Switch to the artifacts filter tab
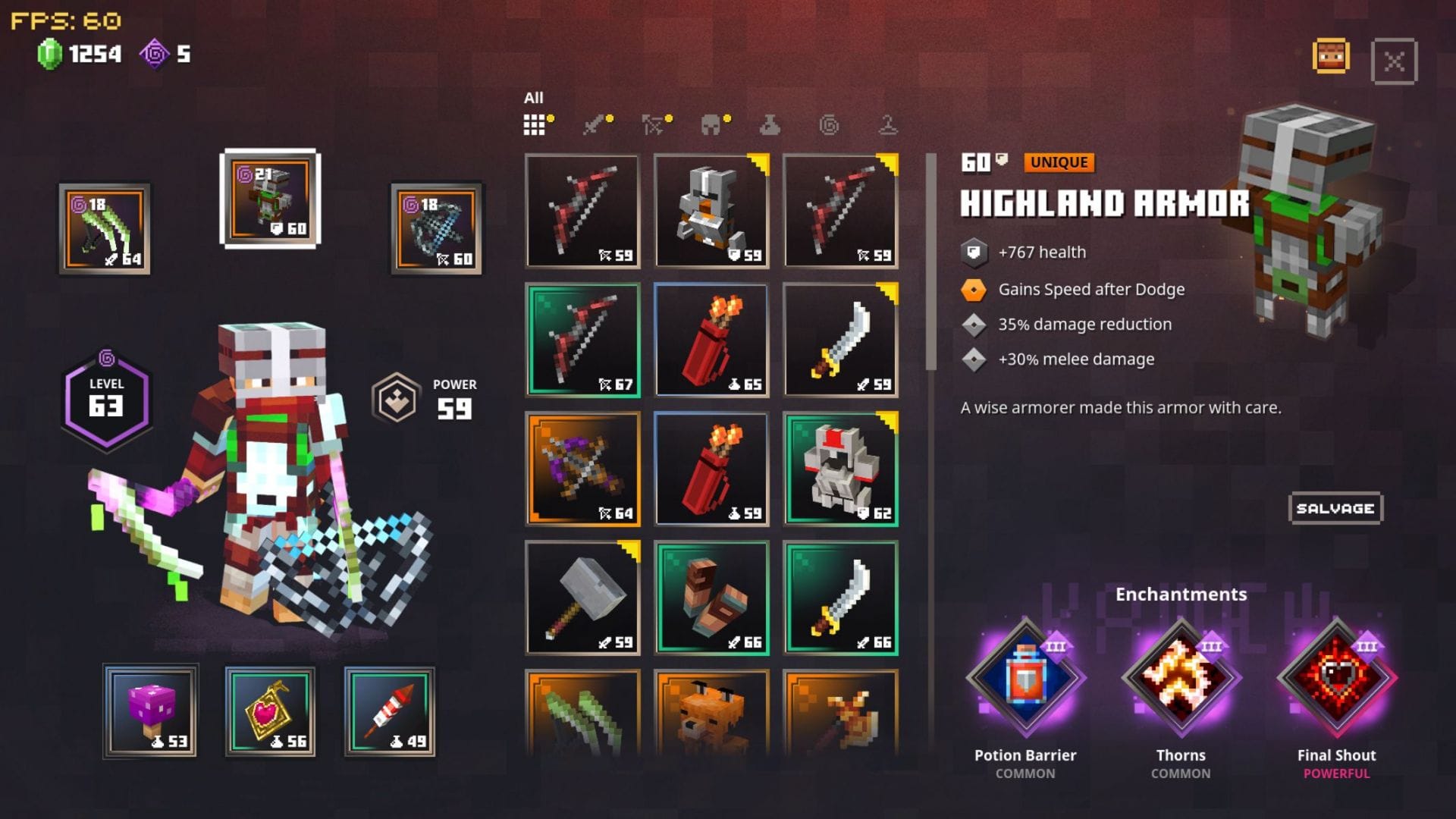Image resolution: width=1456 pixels, height=819 pixels. click(x=770, y=125)
